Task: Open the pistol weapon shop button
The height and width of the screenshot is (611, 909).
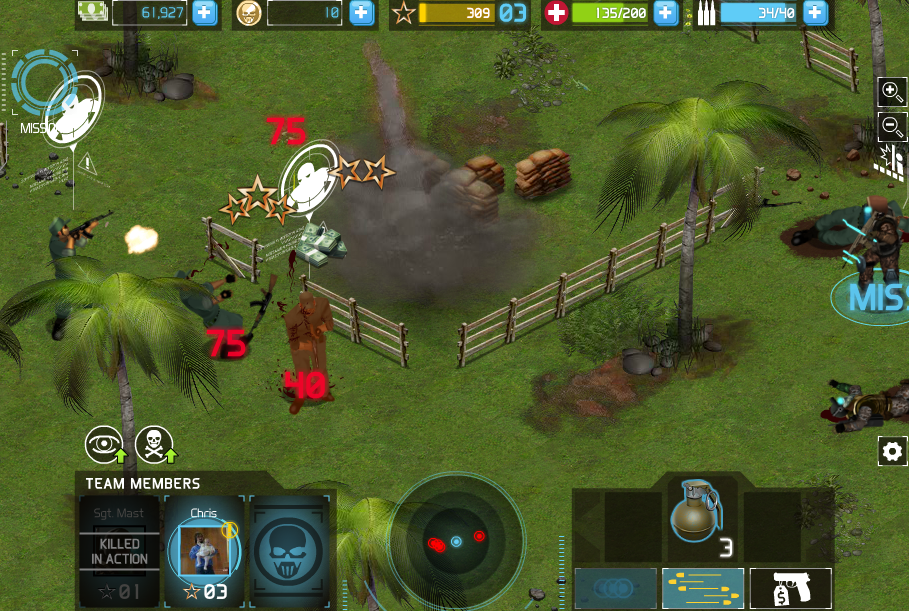Action: click(790, 588)
